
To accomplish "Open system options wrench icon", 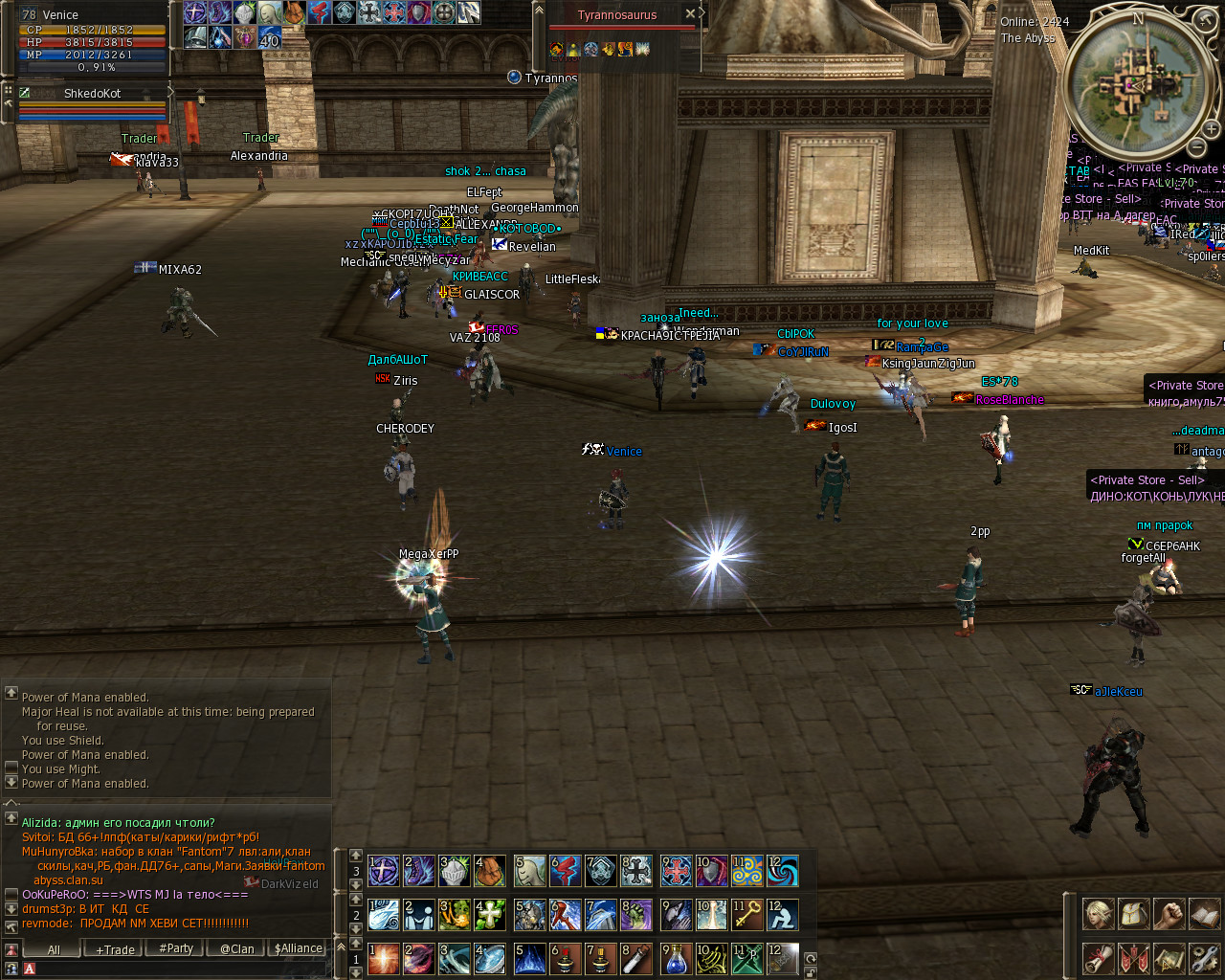I will (1204, 957).
